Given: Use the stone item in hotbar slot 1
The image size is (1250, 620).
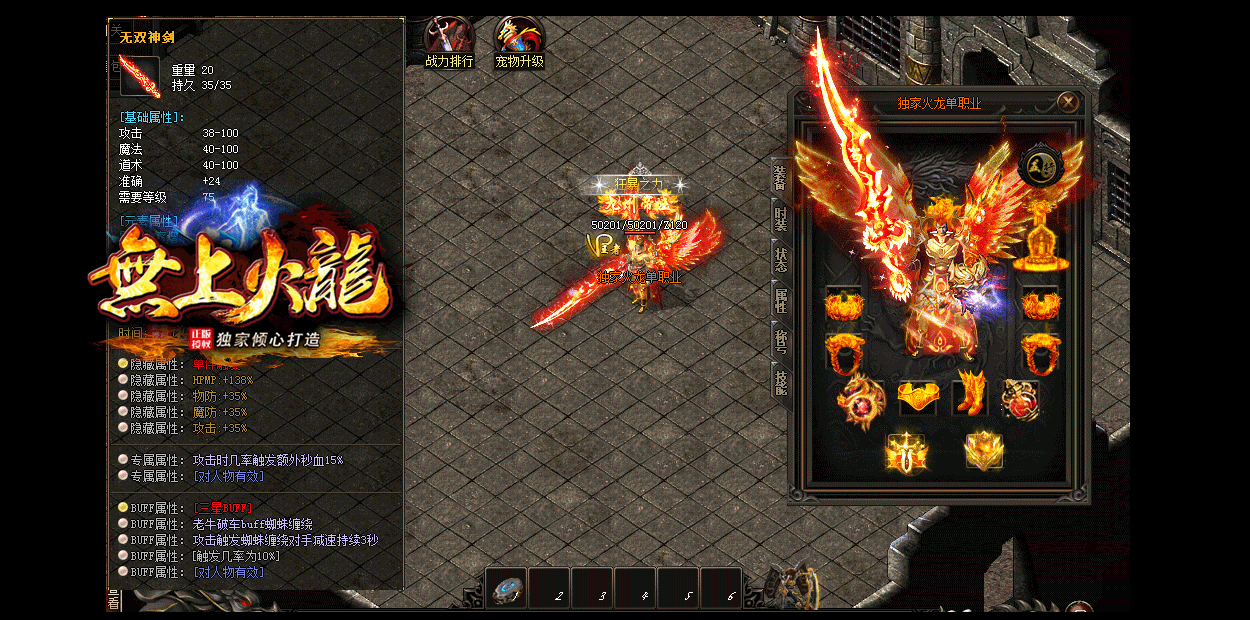Looking at the screenshot, I should tap(507, 586).
